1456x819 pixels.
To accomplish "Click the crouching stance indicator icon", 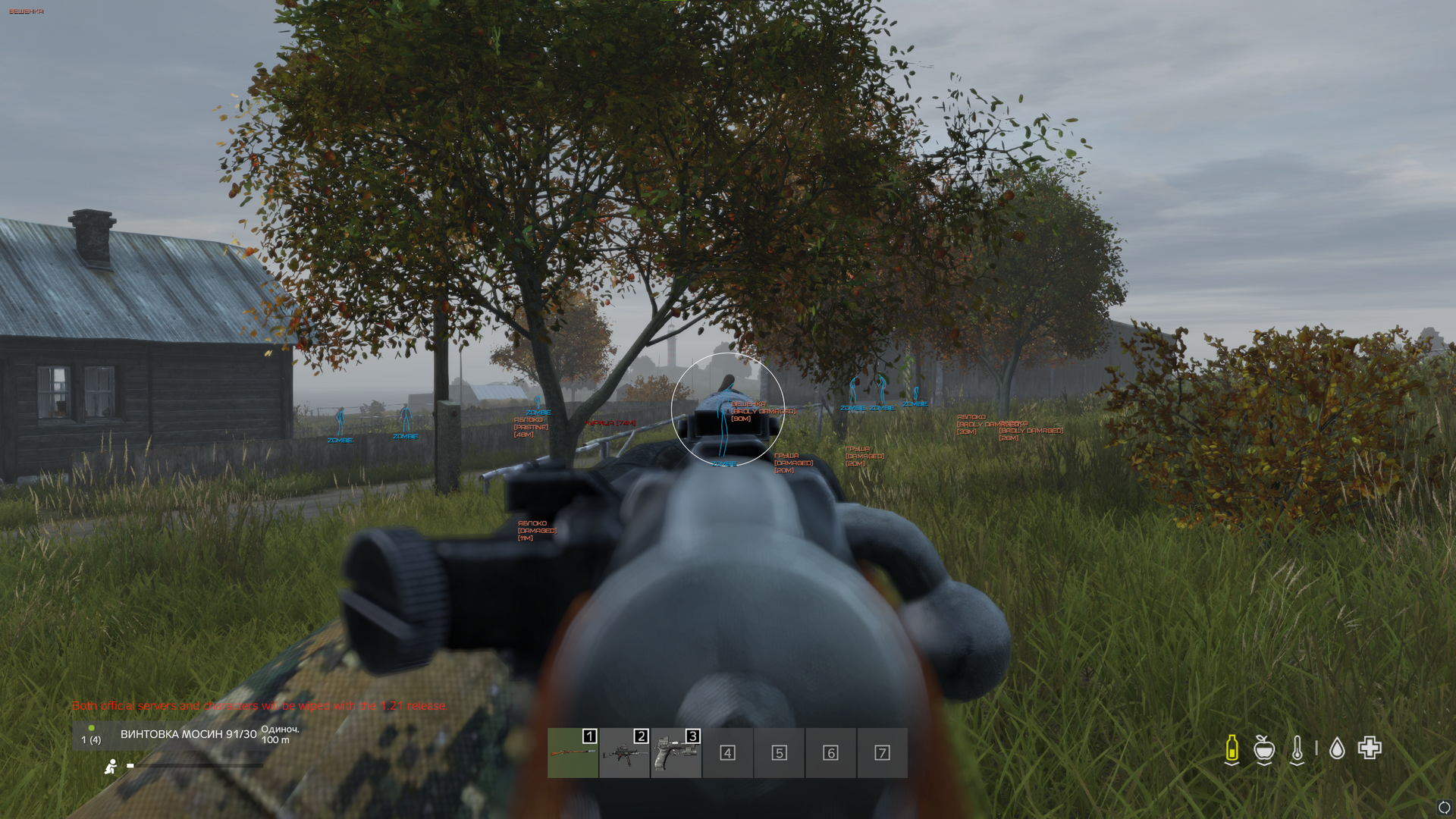I will (x=111, y=767).
